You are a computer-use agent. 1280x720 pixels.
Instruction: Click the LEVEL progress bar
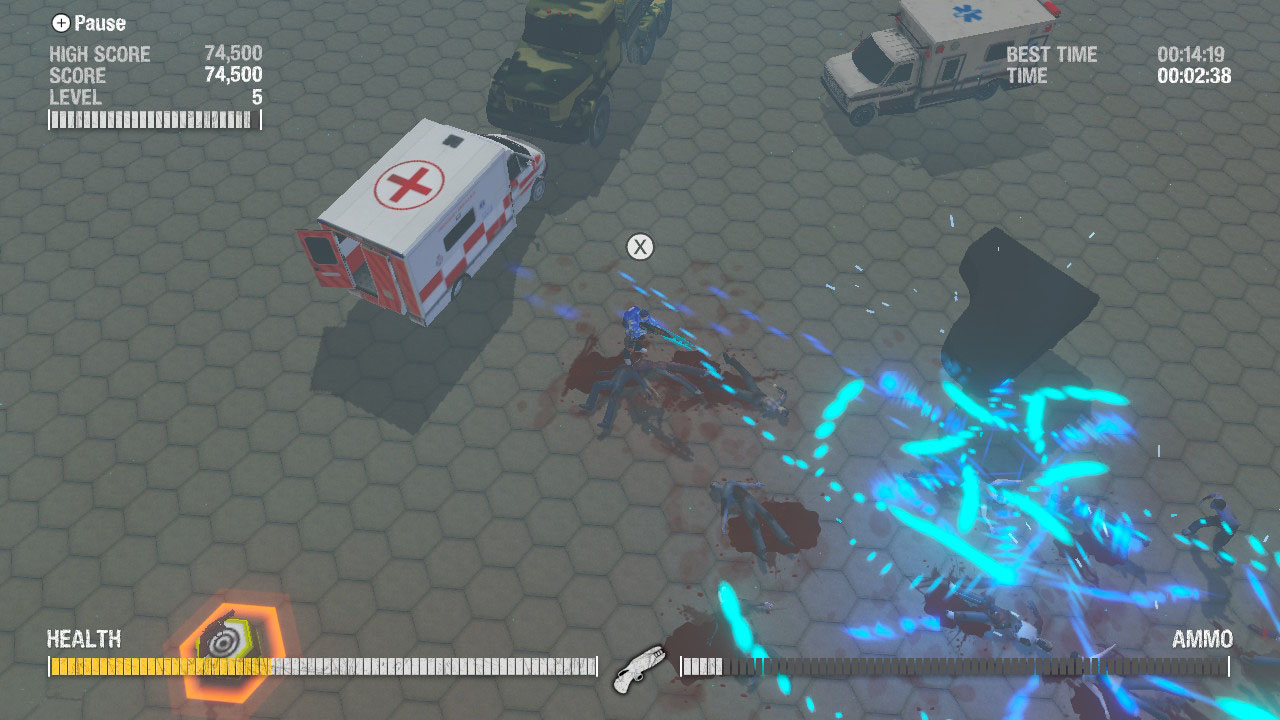tap(148, 122)
